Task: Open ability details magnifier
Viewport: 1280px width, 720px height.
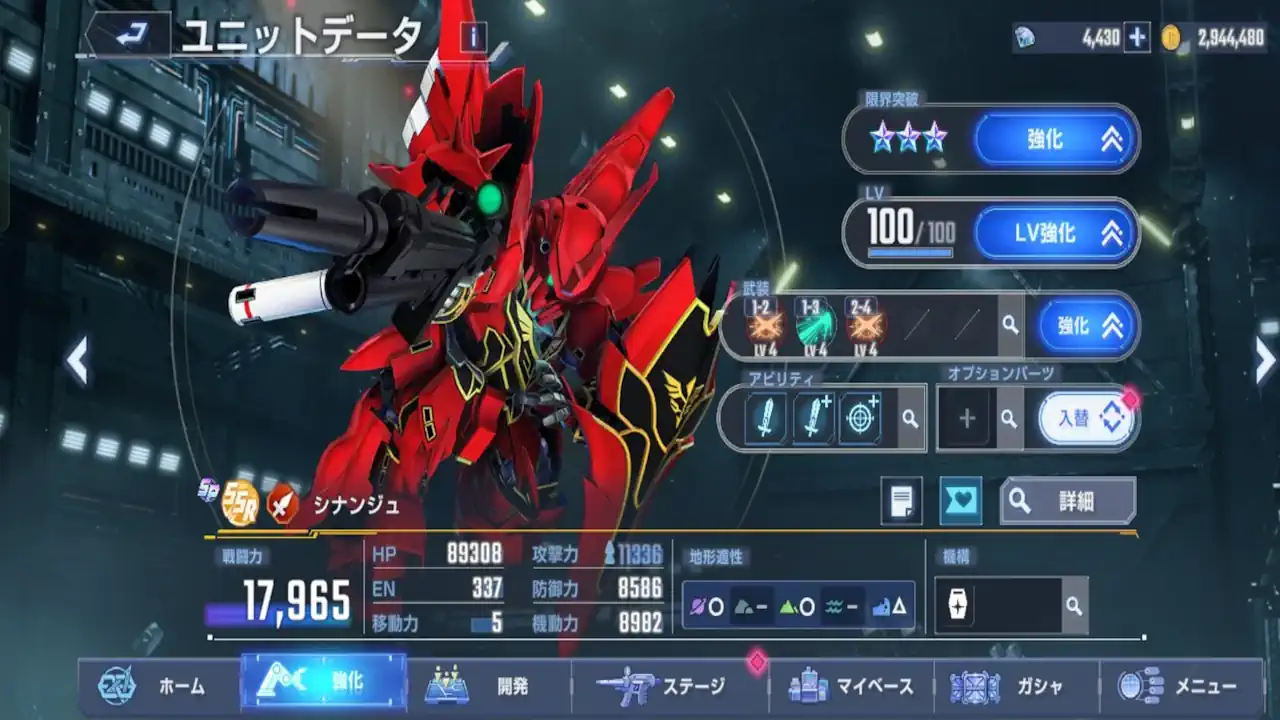Action: click(x=910, y=419)
